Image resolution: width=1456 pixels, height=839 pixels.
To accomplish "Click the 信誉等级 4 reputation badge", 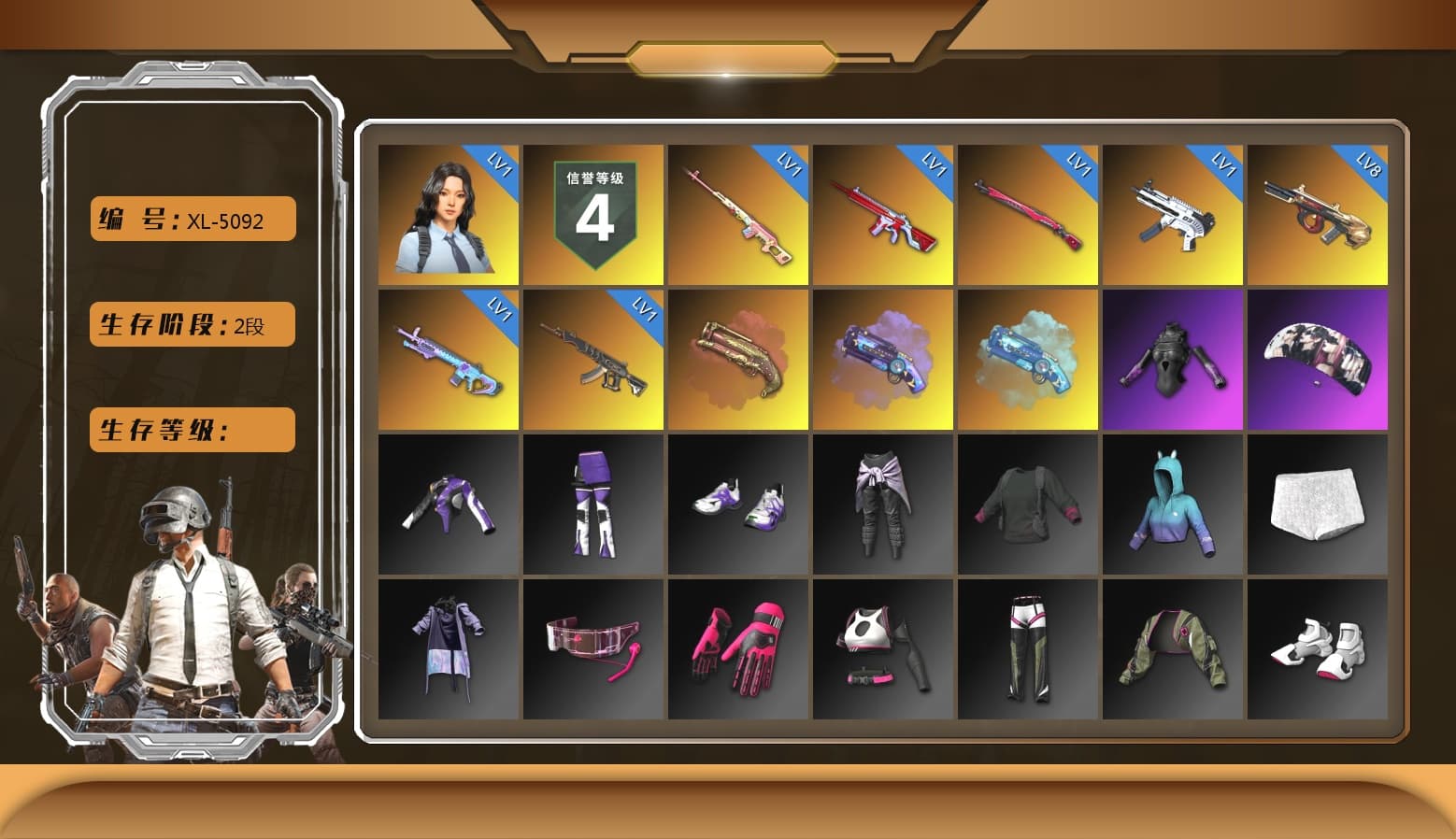I will click(594, 215).
